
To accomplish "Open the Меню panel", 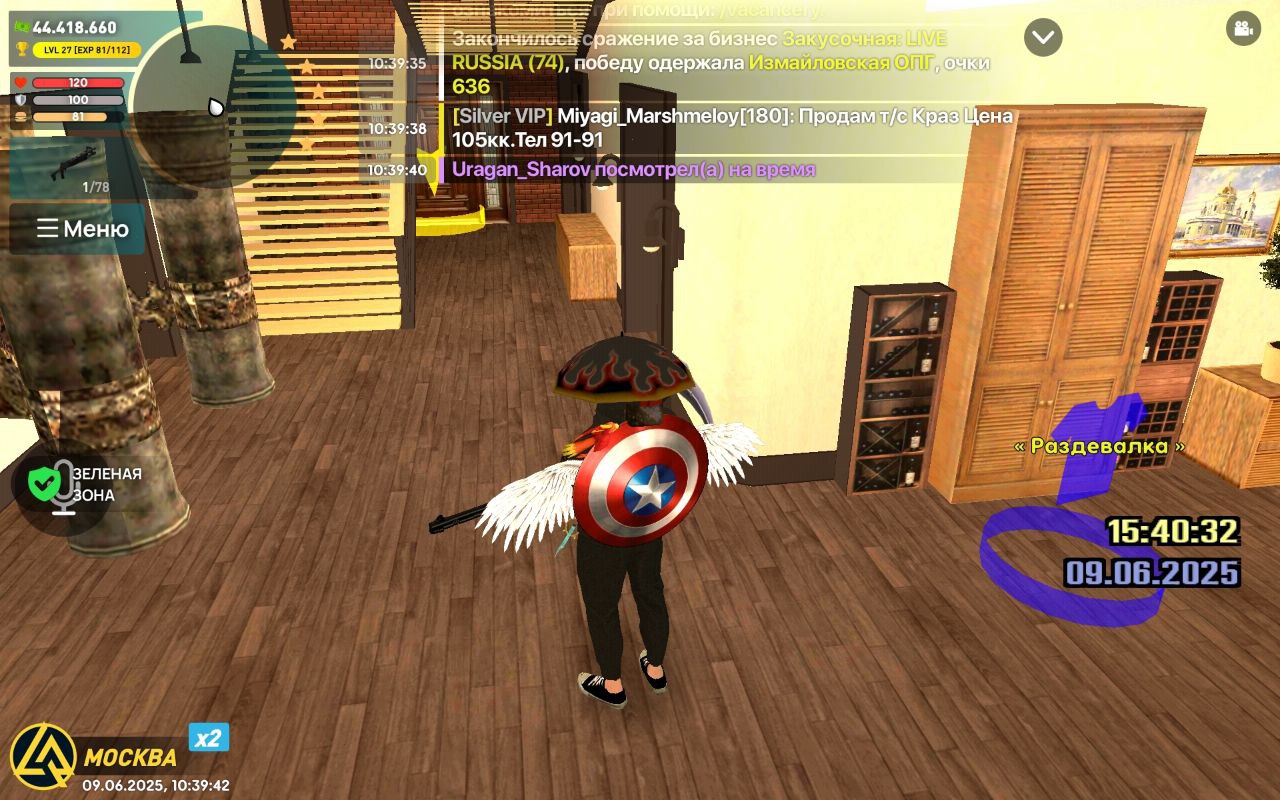I will click(98, 229).
